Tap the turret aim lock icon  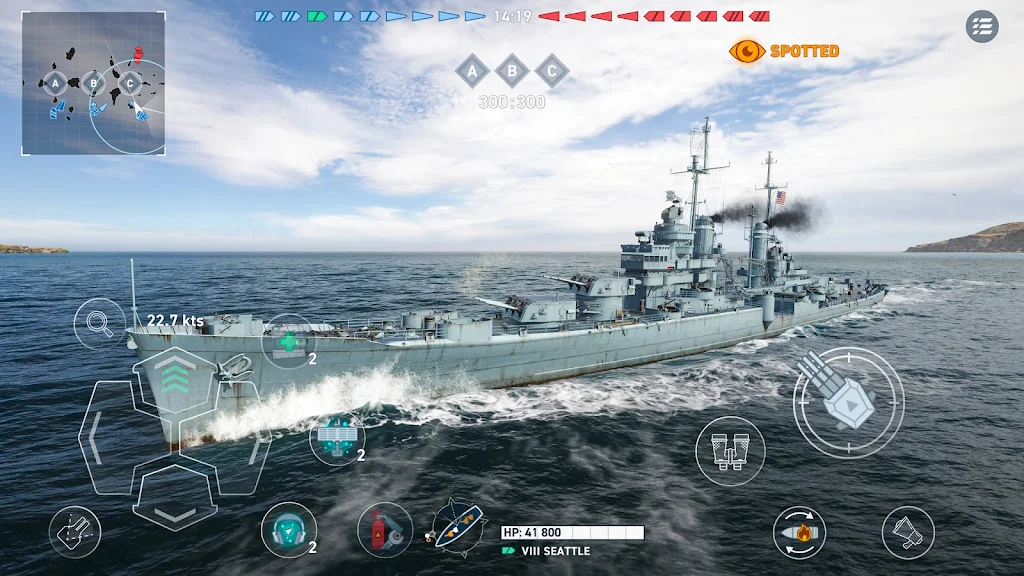(x=75, y=531)
